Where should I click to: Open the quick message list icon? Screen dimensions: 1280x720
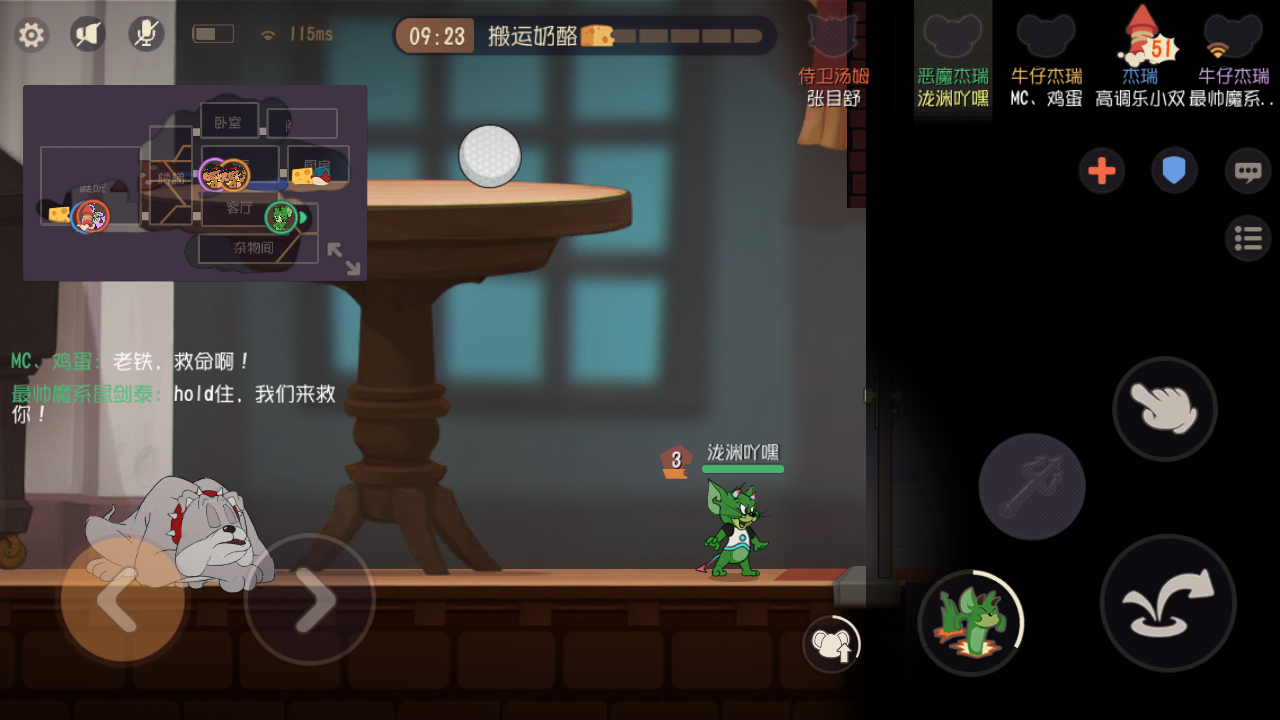pyautogui.click(x=1247, y=239)
